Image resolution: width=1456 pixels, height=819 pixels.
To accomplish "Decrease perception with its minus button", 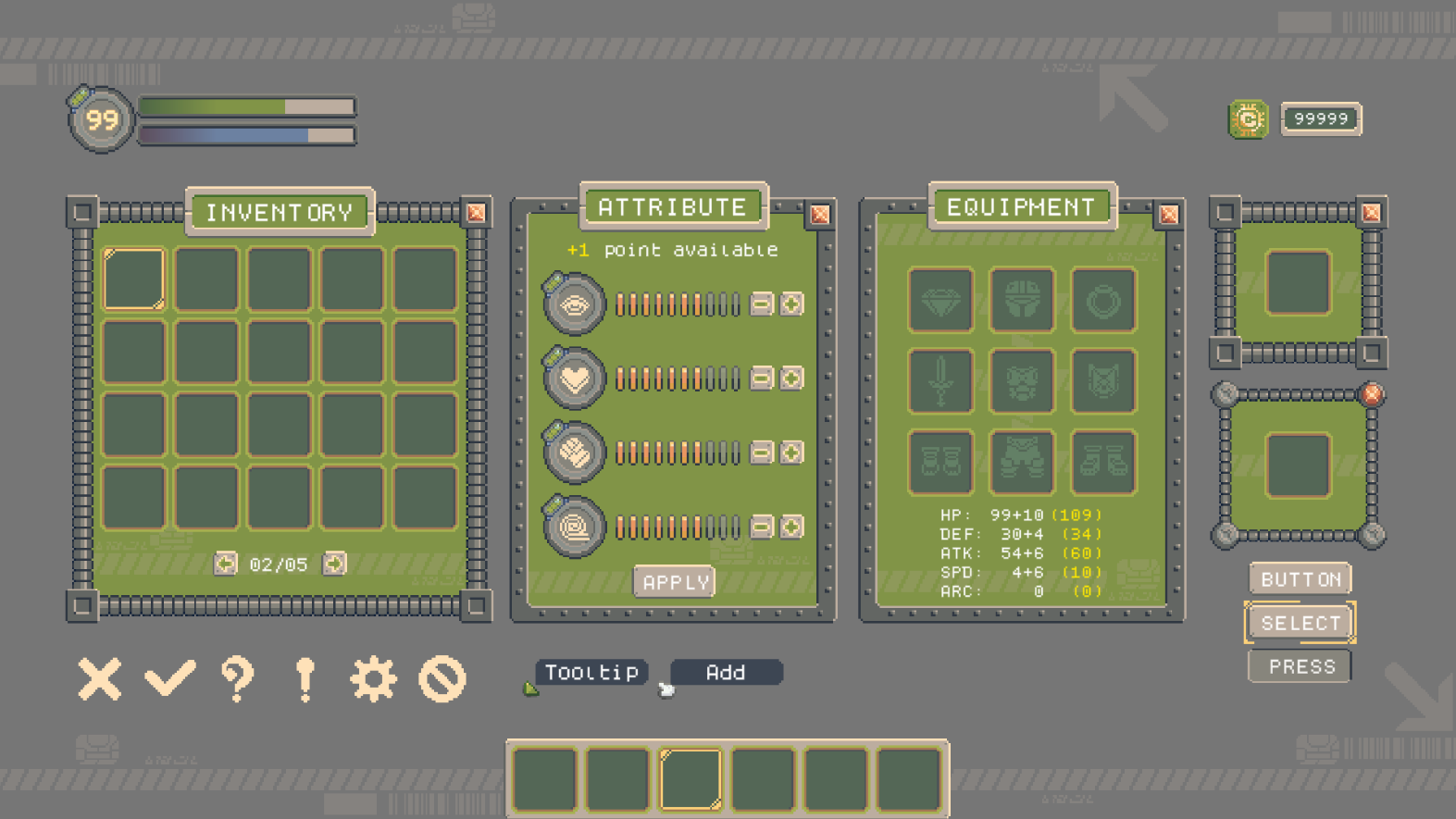I will pyautogui.click(x=759, y=304).
